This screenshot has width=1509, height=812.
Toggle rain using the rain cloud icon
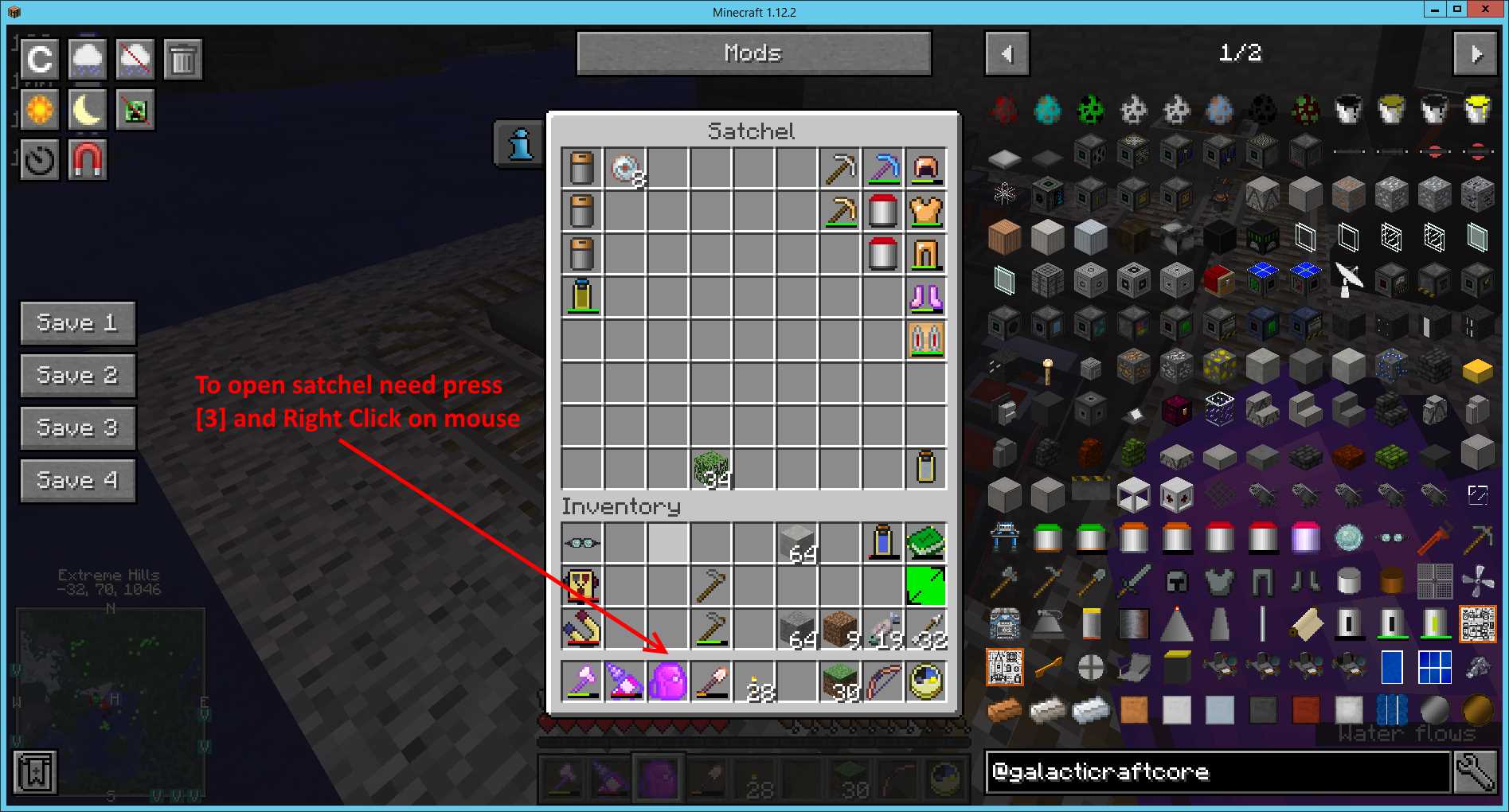pos(87,58)
